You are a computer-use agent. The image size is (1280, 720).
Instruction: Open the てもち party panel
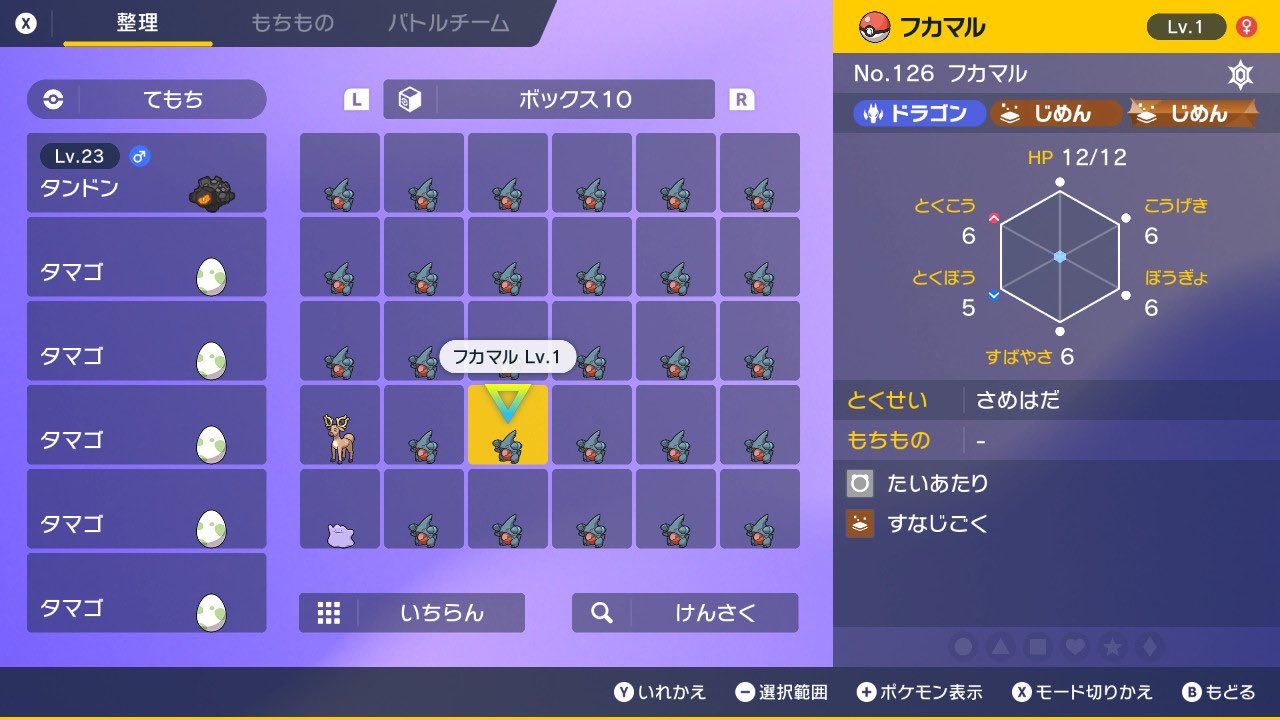(145, 99)
